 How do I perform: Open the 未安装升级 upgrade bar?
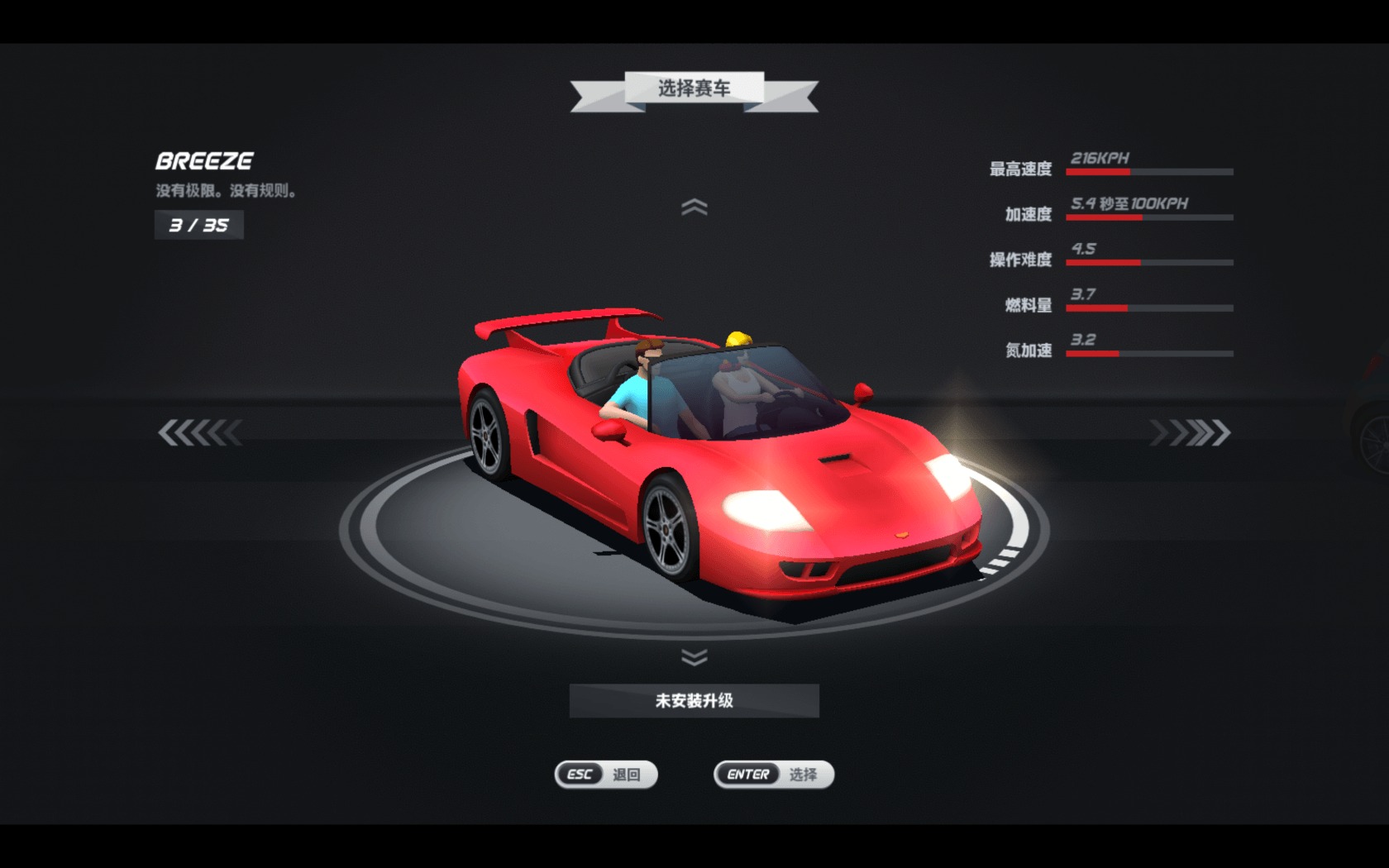click(694, 701)
